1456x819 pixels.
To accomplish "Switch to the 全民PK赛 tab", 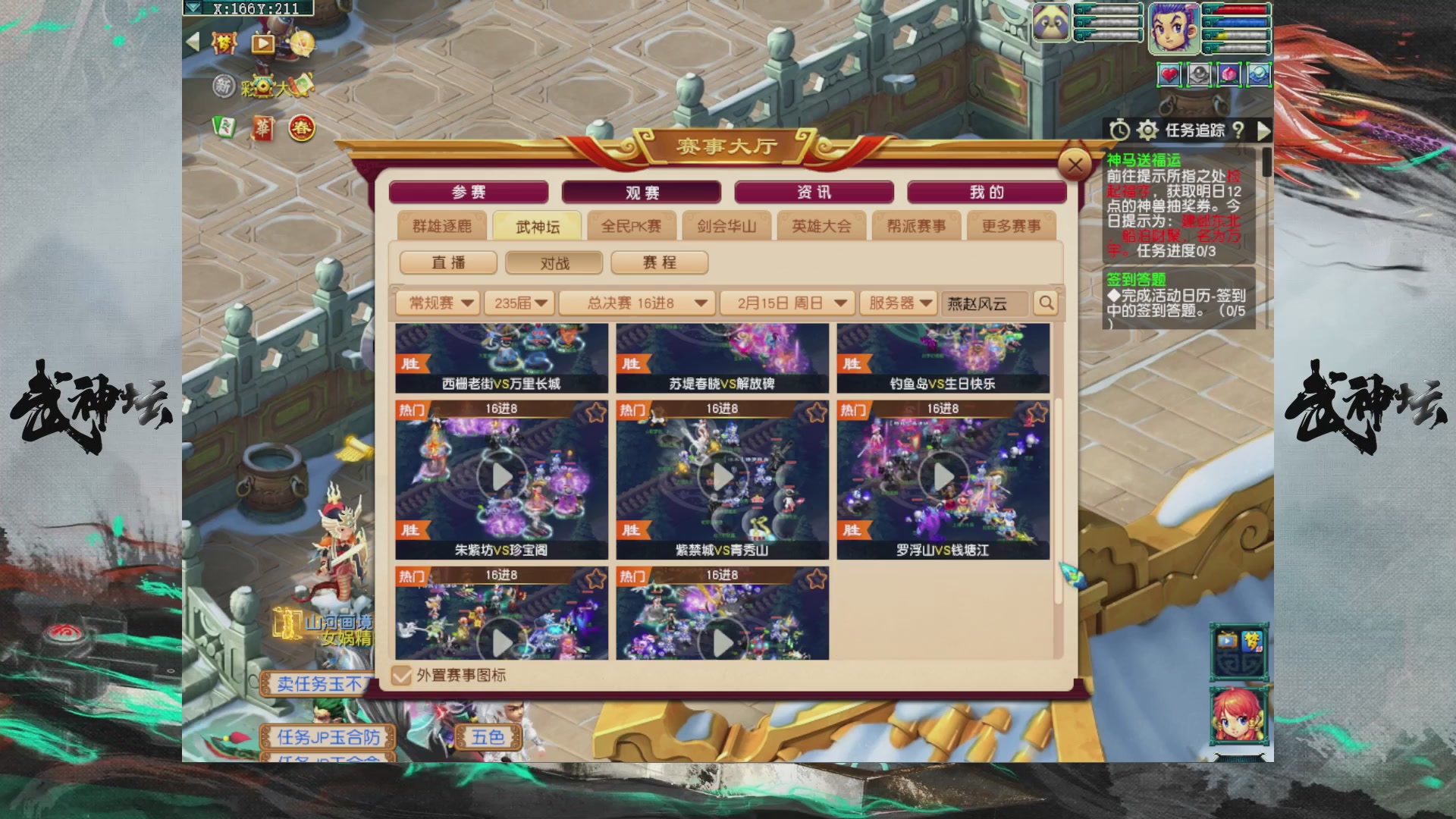I will 631,225.
